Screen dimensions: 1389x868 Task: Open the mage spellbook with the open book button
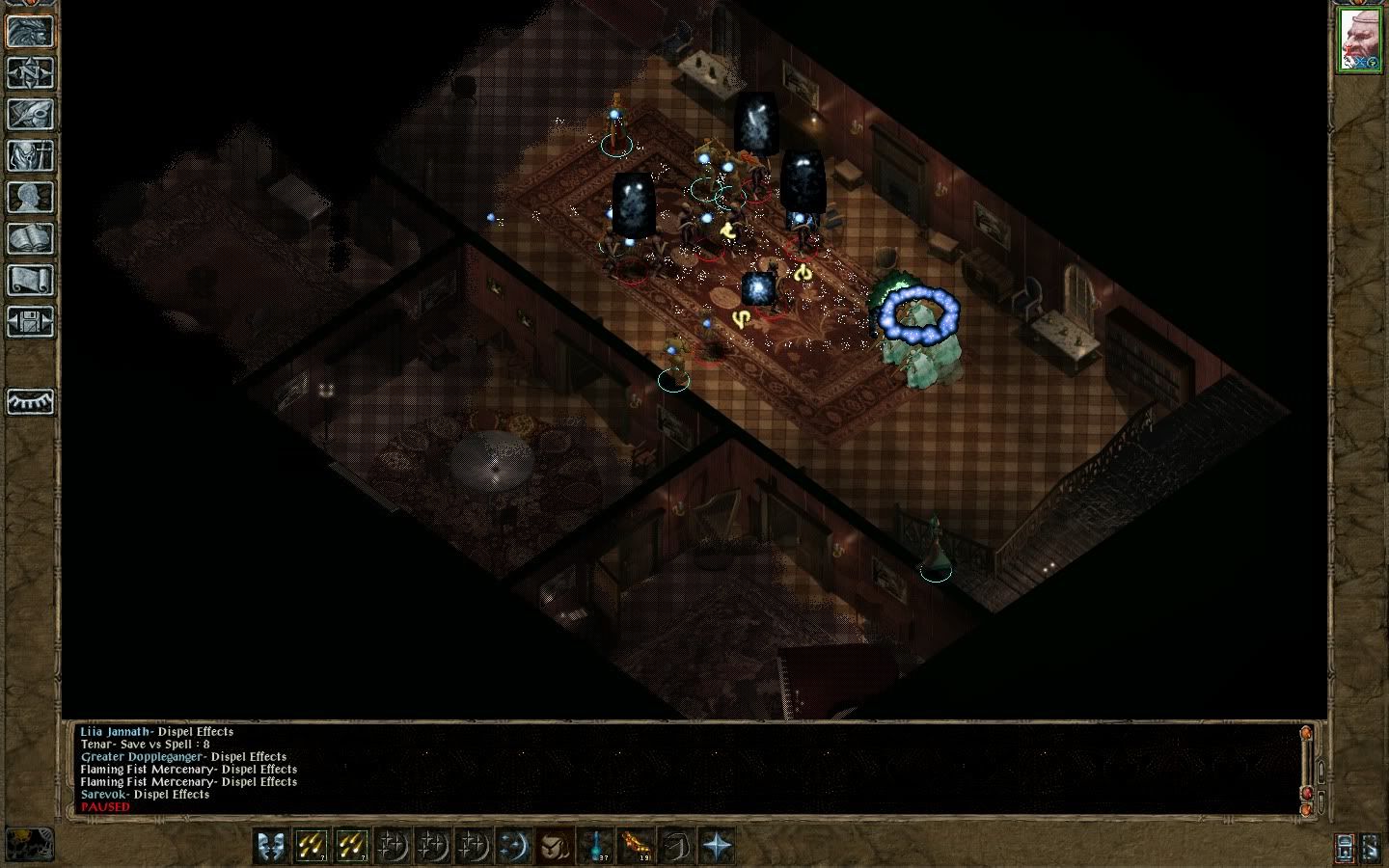click(30, 238)
